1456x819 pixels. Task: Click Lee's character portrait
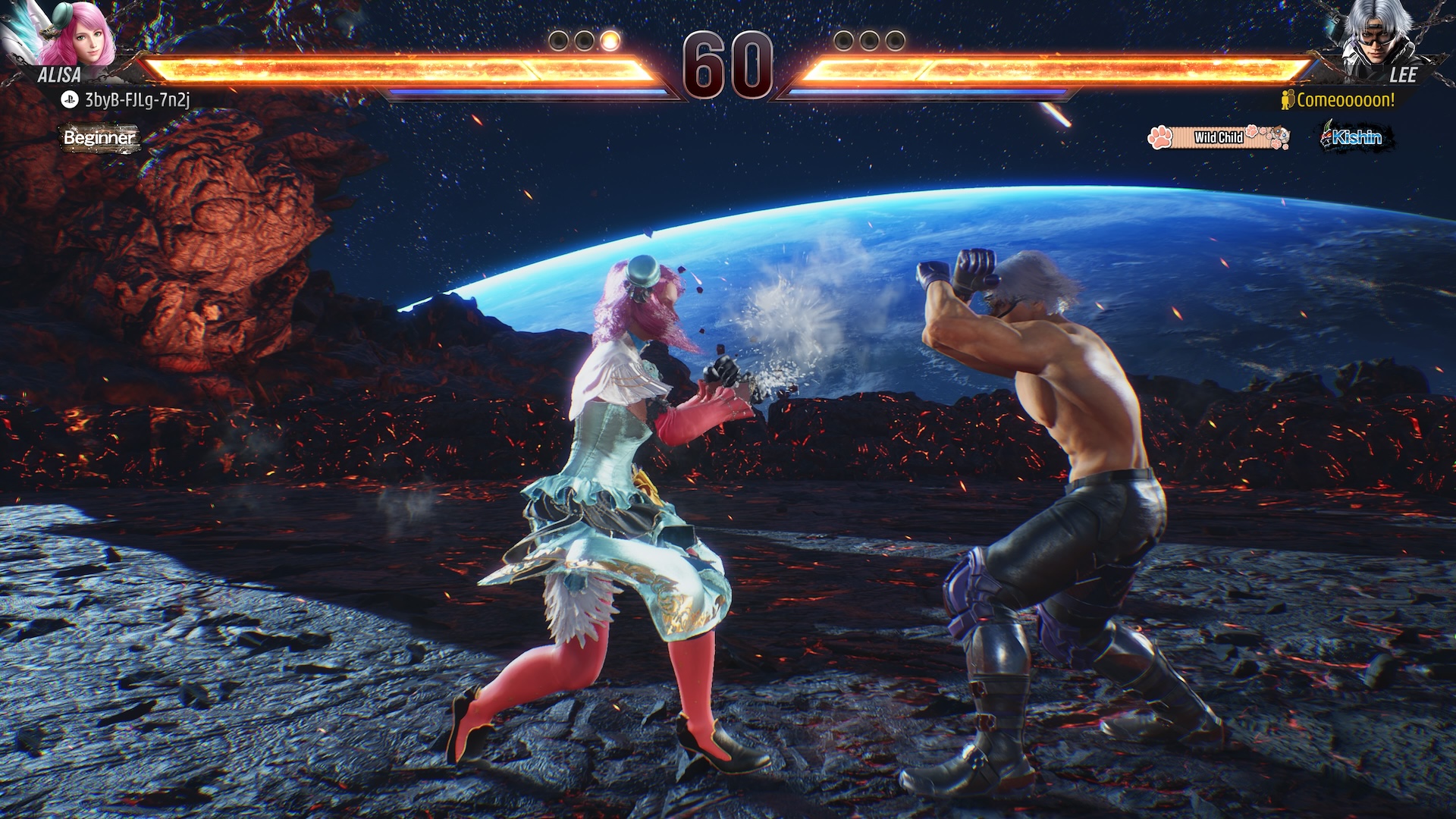point(1374,34)
